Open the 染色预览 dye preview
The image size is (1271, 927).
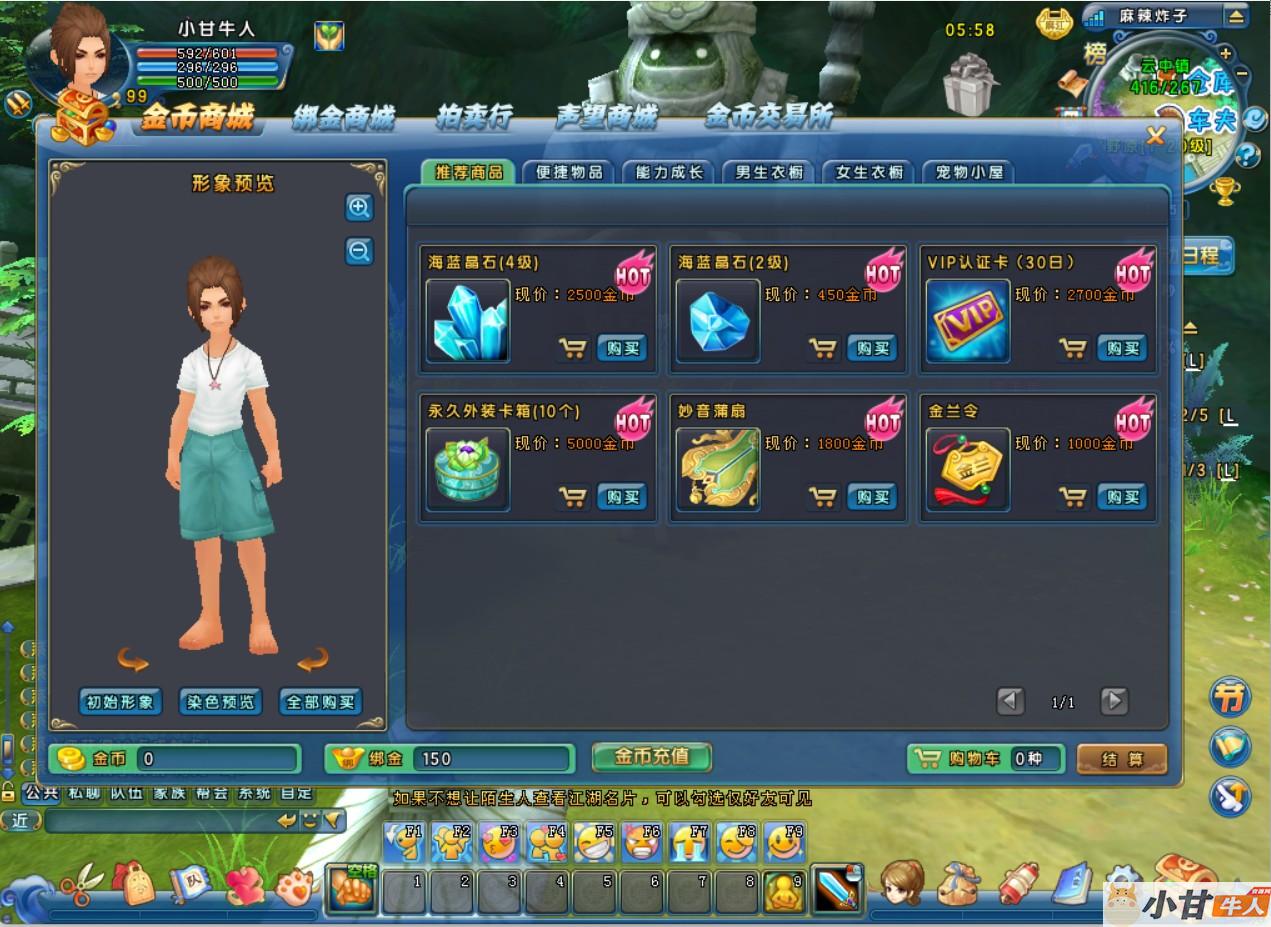pyautogui.click(x=220, y=702)
